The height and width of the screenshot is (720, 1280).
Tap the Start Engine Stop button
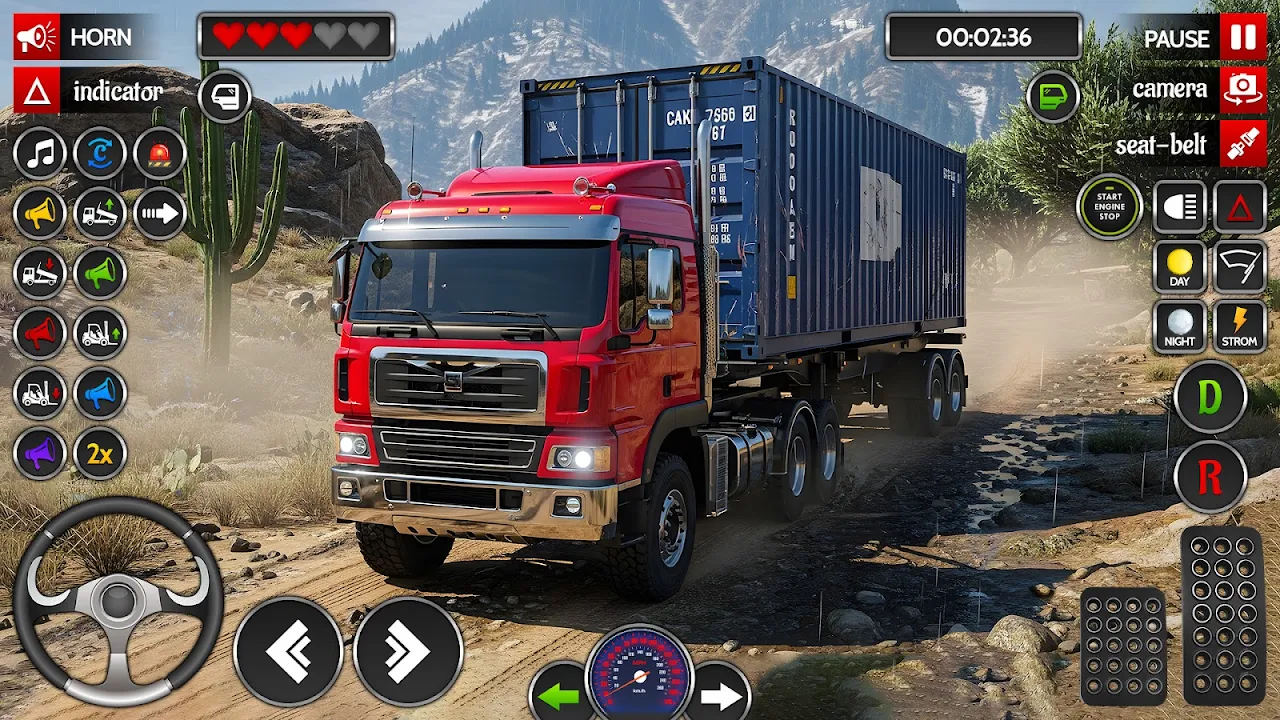(1109, 207)
